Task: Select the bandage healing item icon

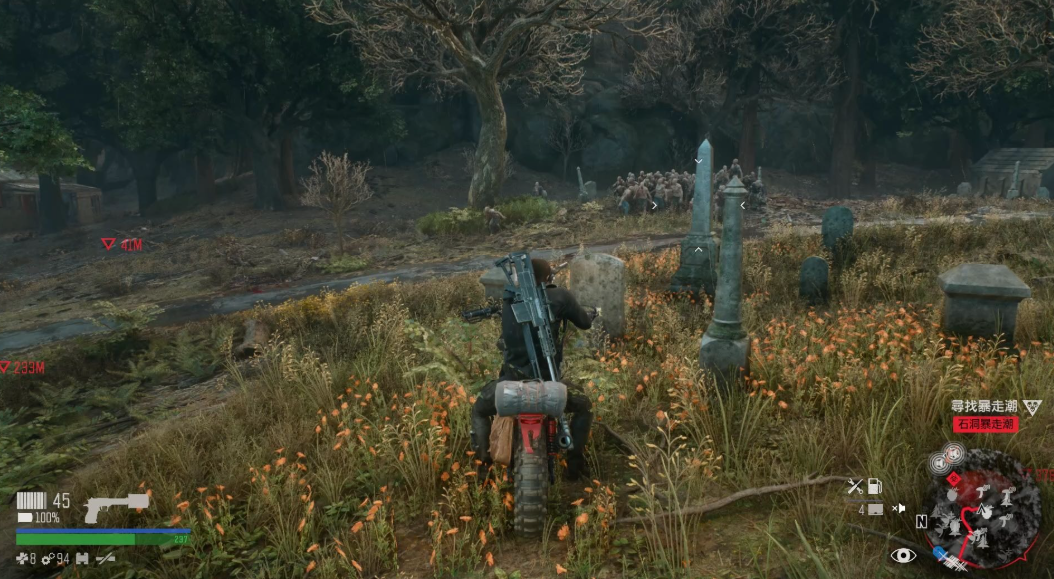Action: coord(23,559)
